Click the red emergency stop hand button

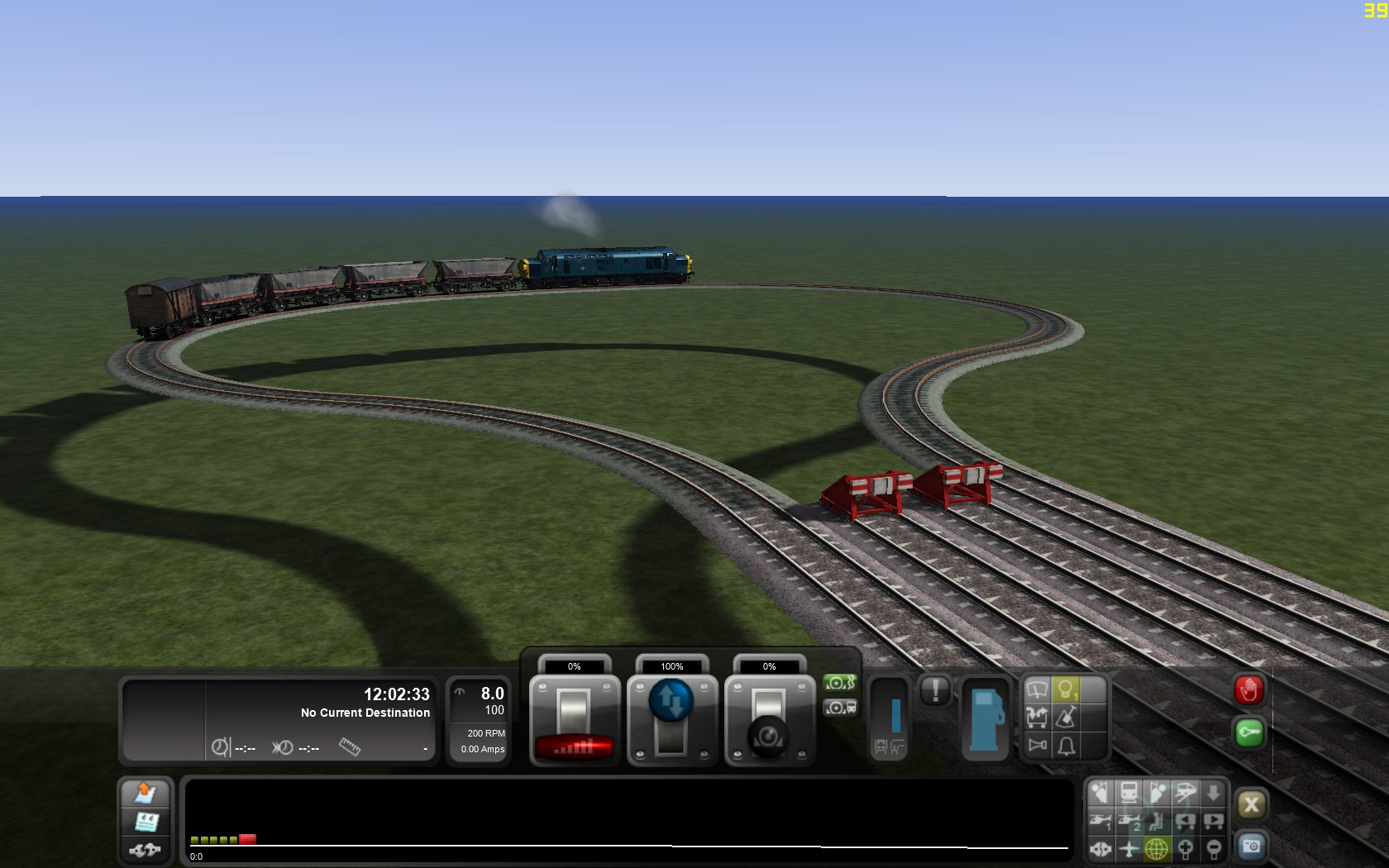point(1248,690)
